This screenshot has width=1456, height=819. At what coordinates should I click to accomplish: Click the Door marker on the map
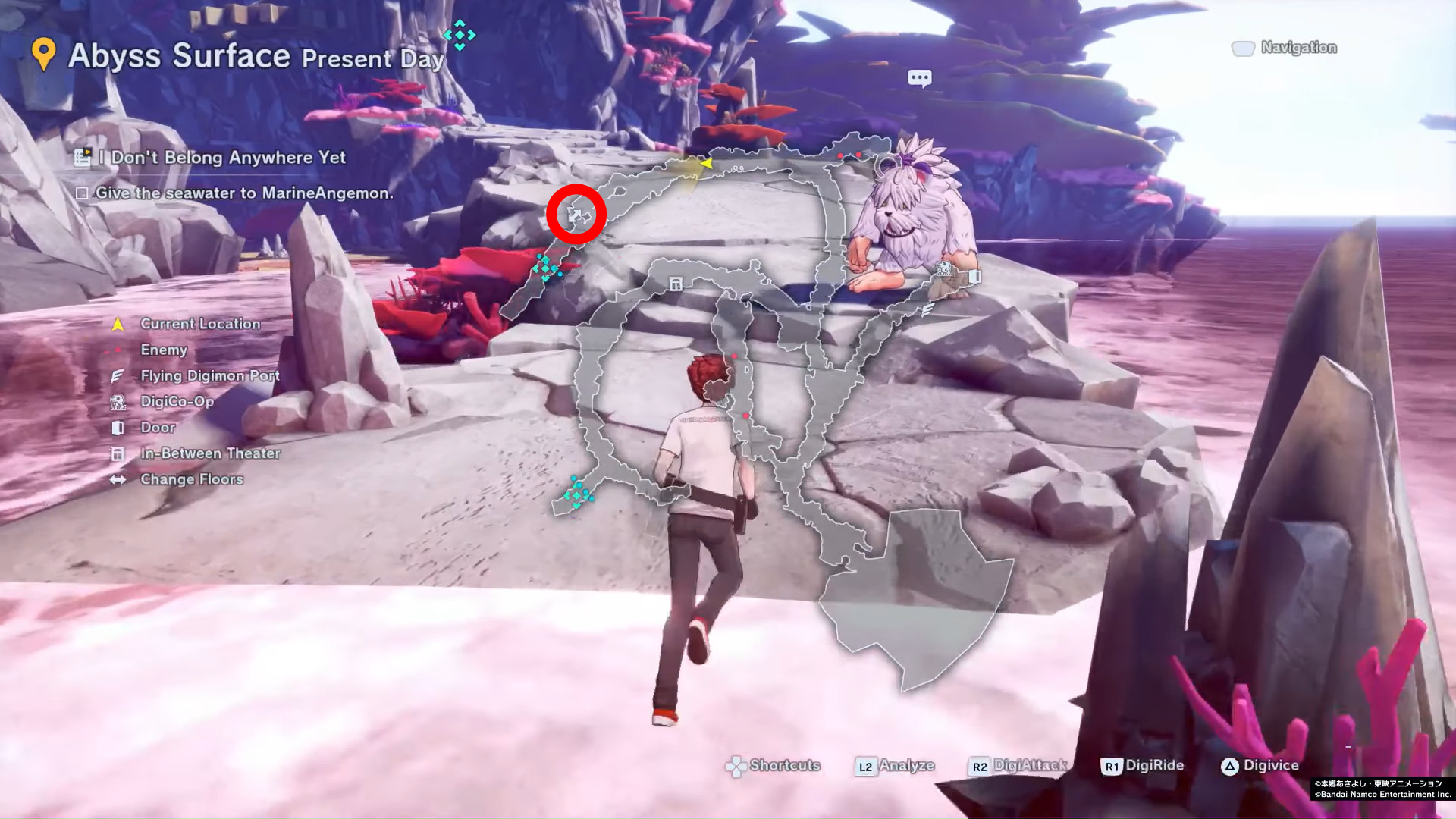pyautogui.click(x=975, y=277)
